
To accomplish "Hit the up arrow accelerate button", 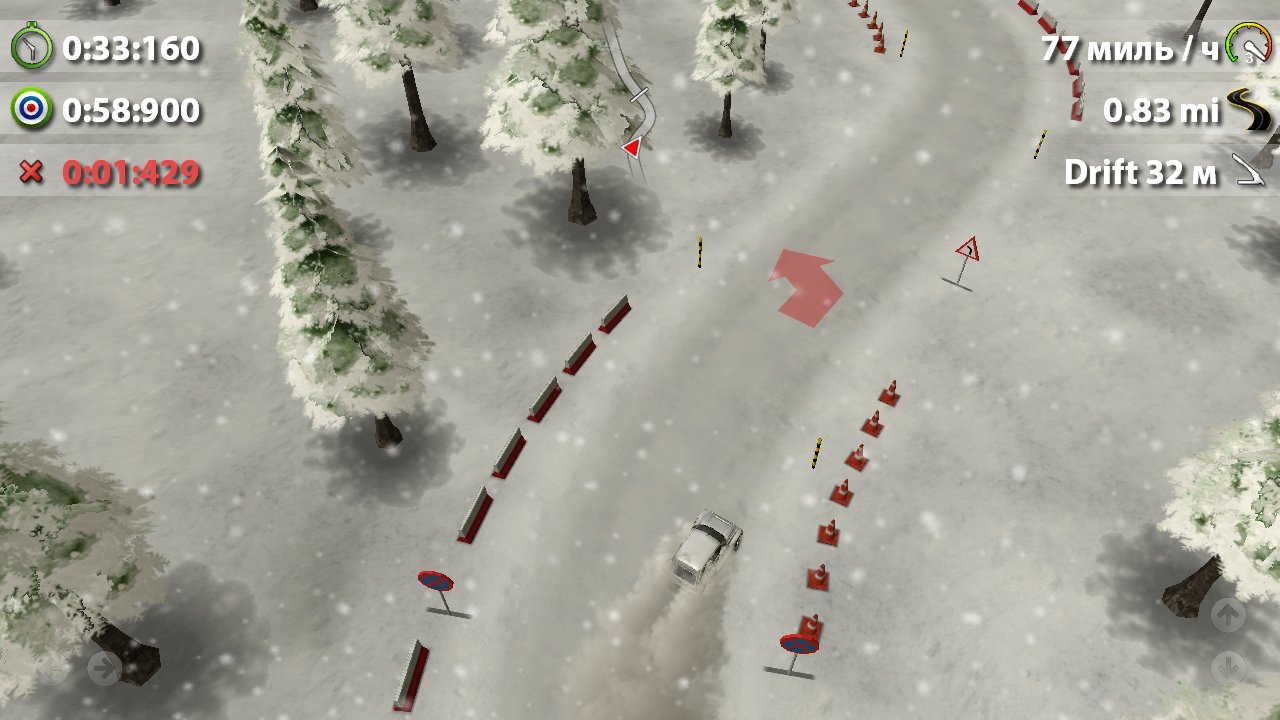I will click(x=1228, y=613).
